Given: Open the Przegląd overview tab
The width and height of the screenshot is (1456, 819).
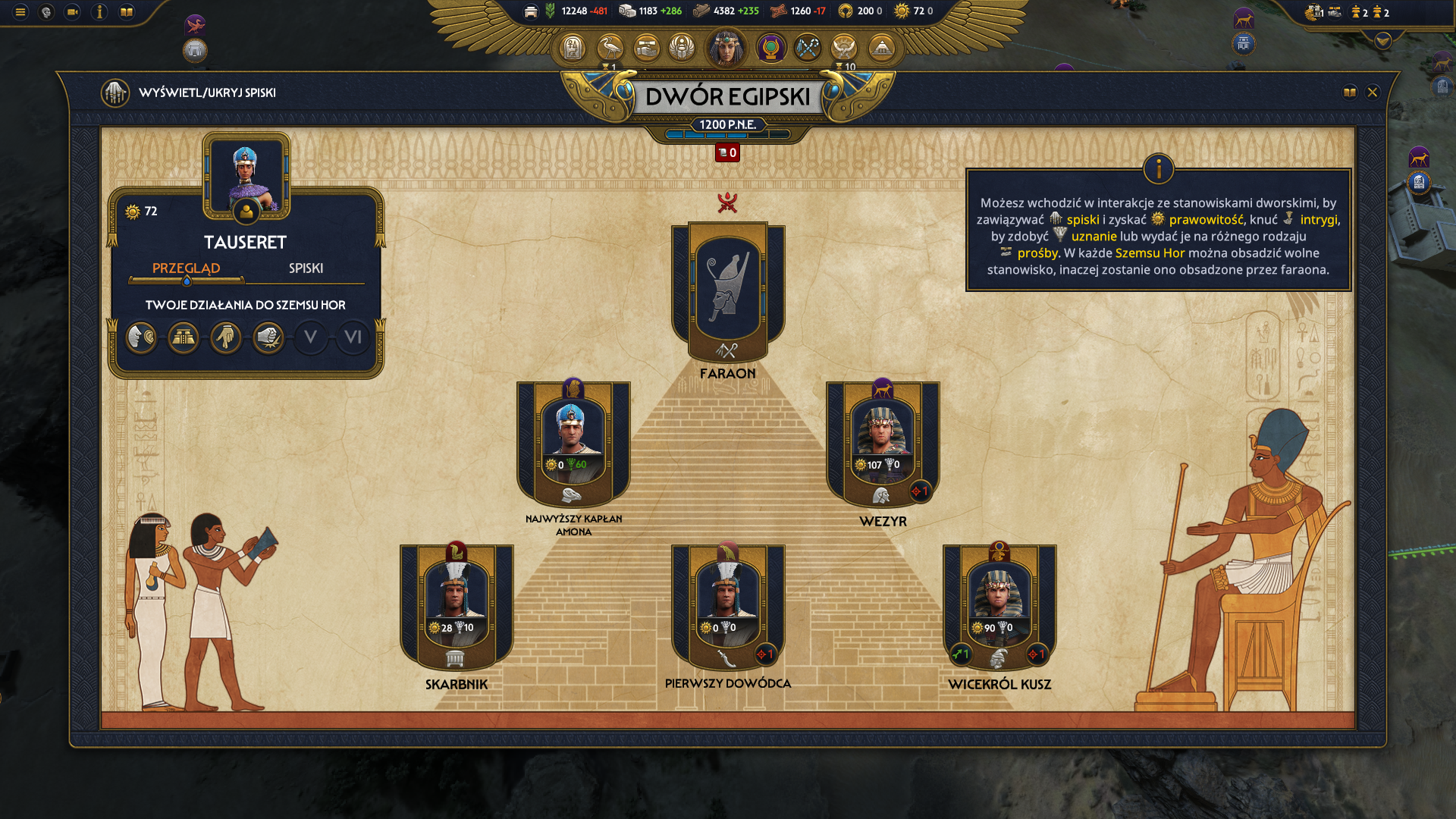Looking at the screenshot, I should (186, 268).
